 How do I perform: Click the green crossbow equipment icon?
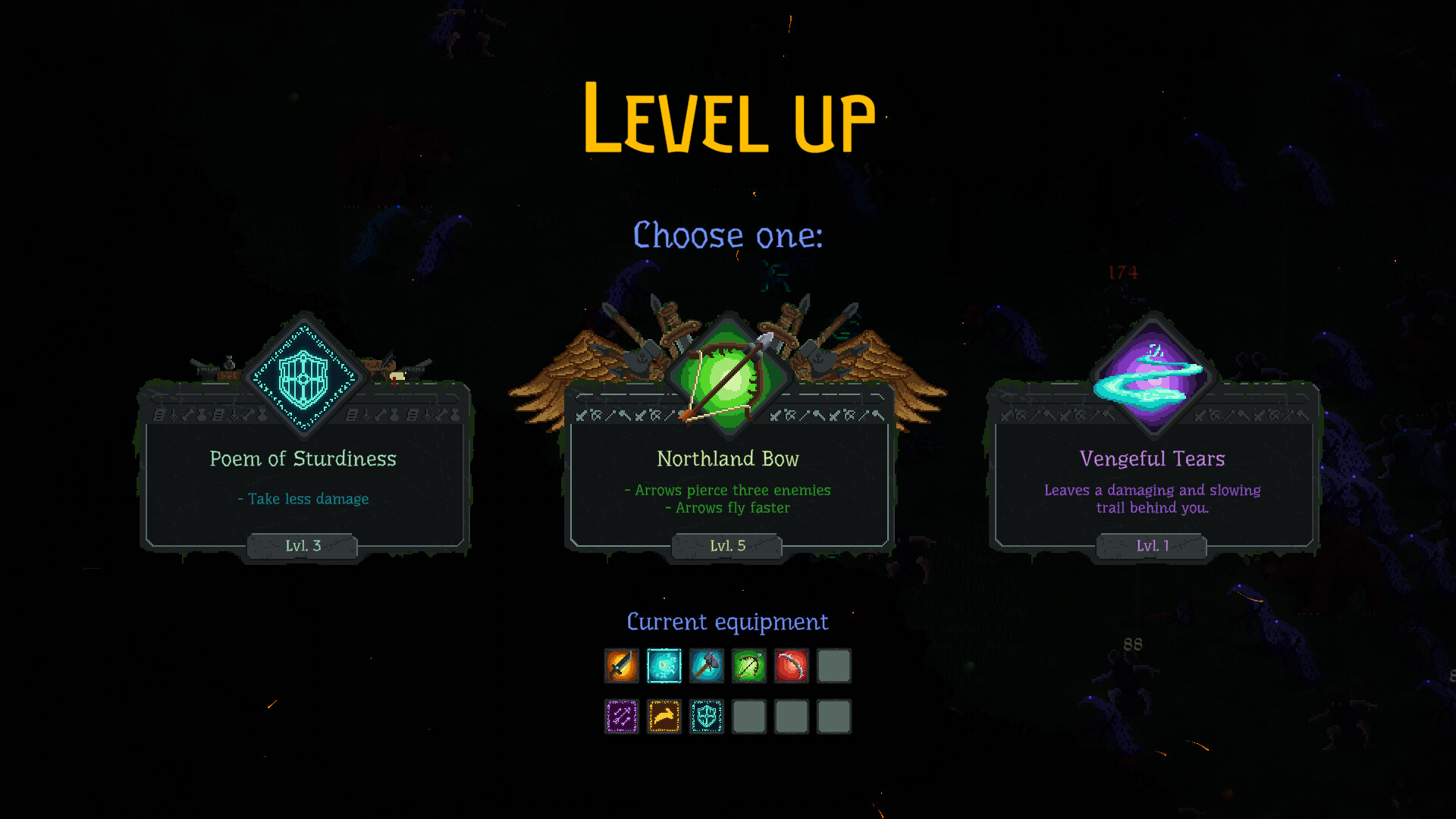[x=749, y=666]
